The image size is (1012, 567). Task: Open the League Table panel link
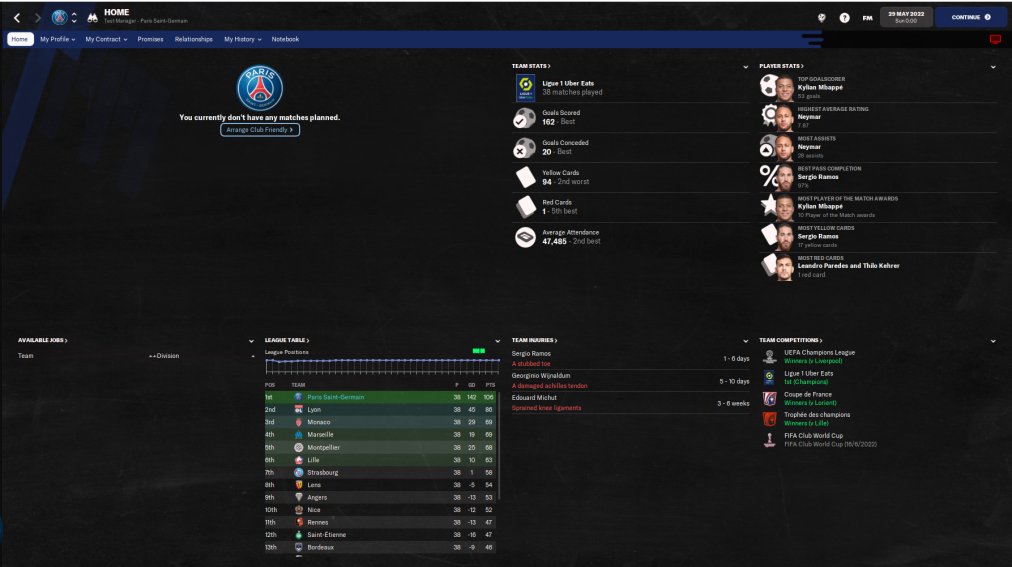tap(287, 340)
